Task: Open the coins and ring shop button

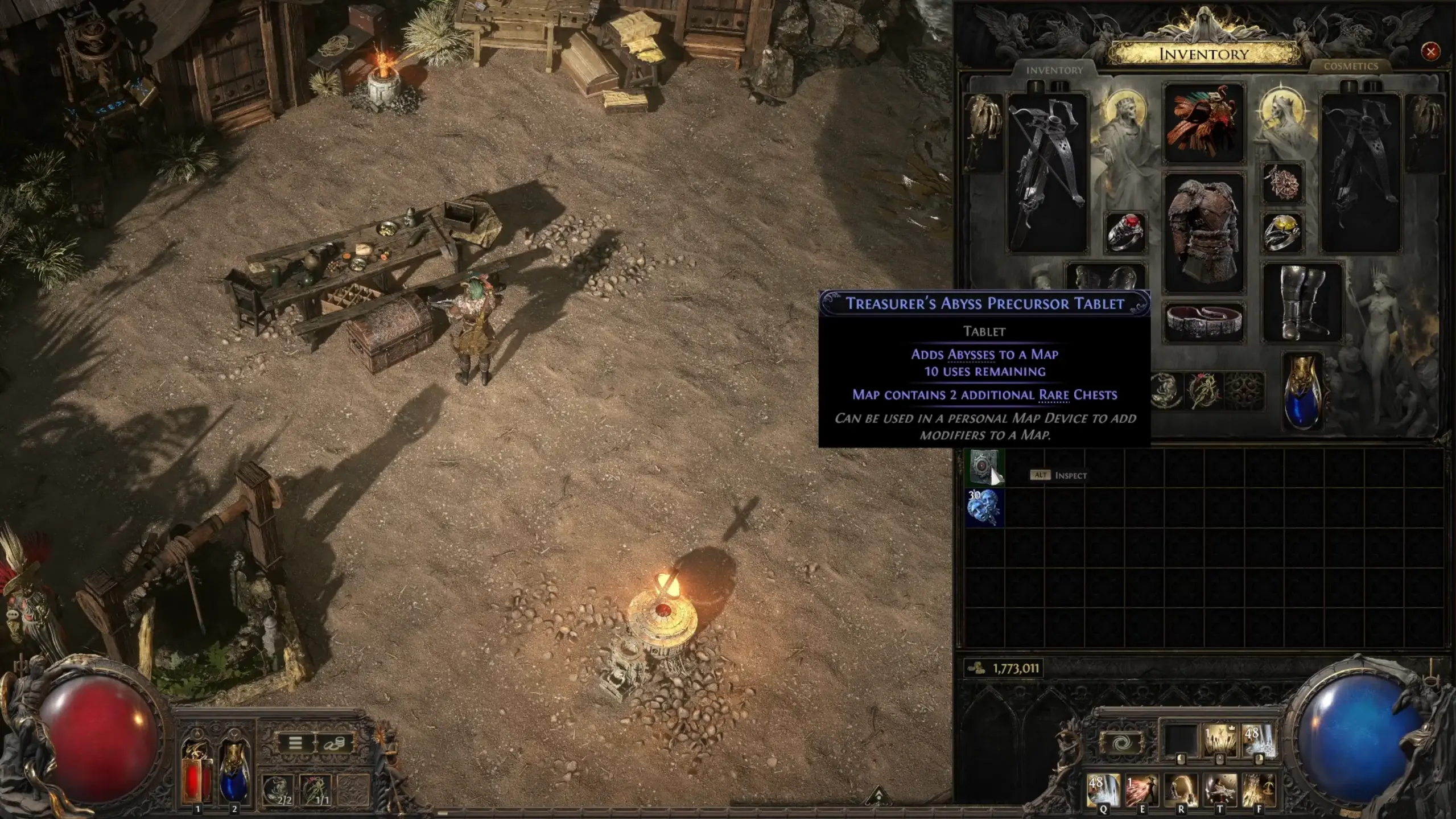Action: point(334,743)
